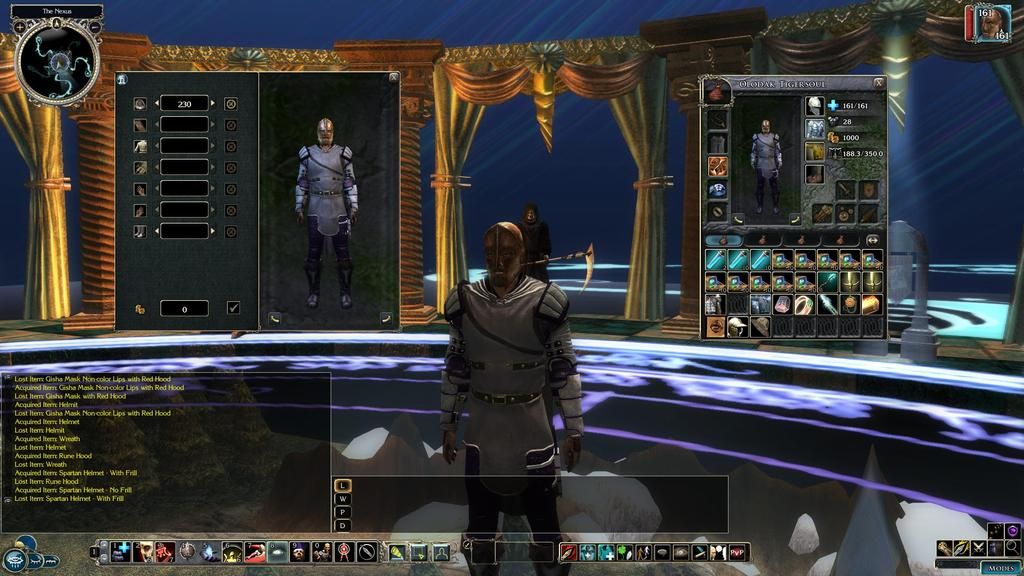Reset the helmet appearance value 230
This screenshot has width=1024, height=576.
coord(231,103)
